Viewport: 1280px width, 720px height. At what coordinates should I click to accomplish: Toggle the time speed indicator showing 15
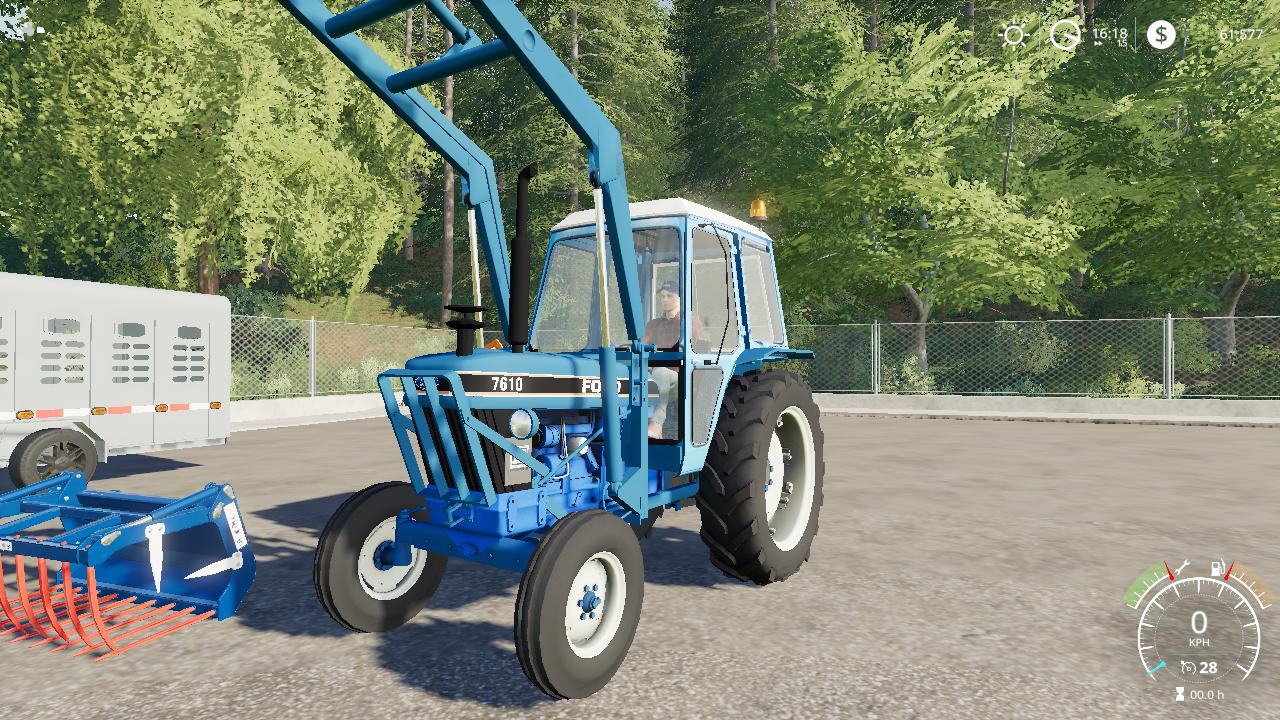click(x=1123, y=42)
